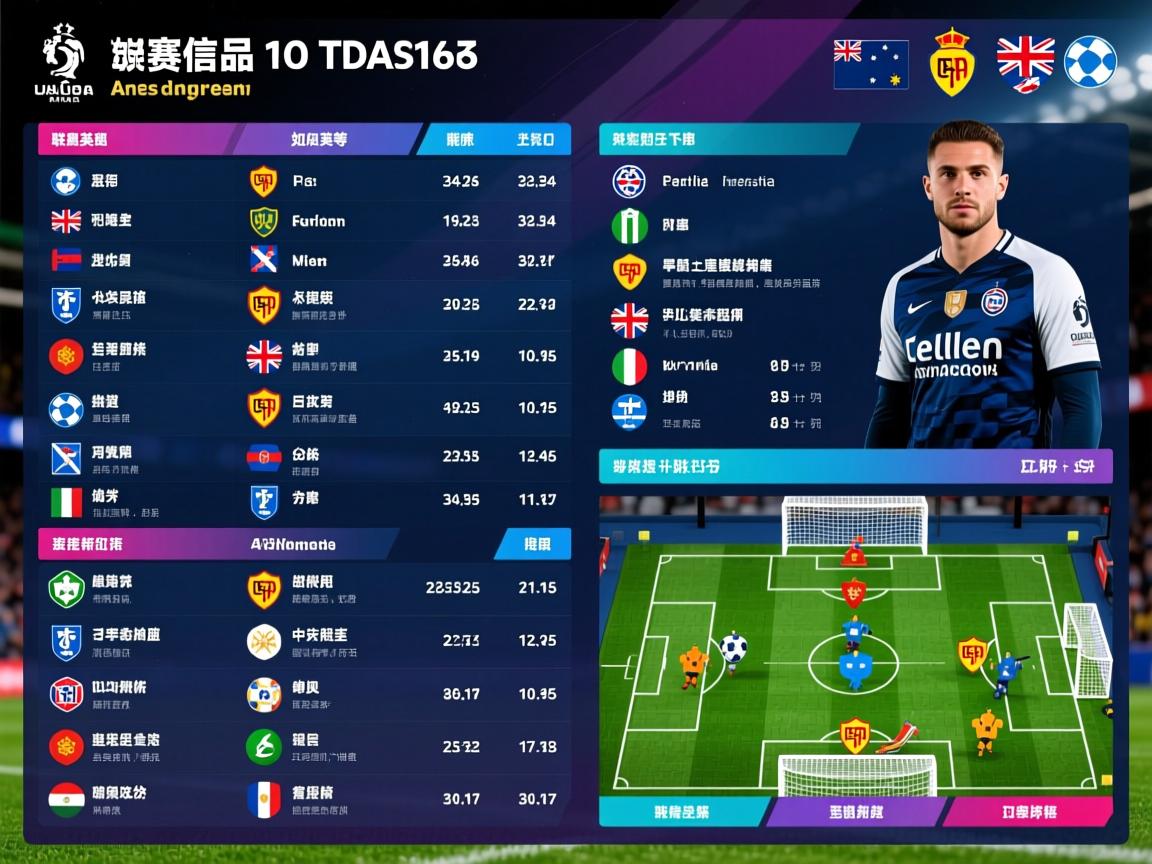Click the A%Nomone column header
Image resolution: width=1152 pixels, height=864 pixels.
coord(292,545)
